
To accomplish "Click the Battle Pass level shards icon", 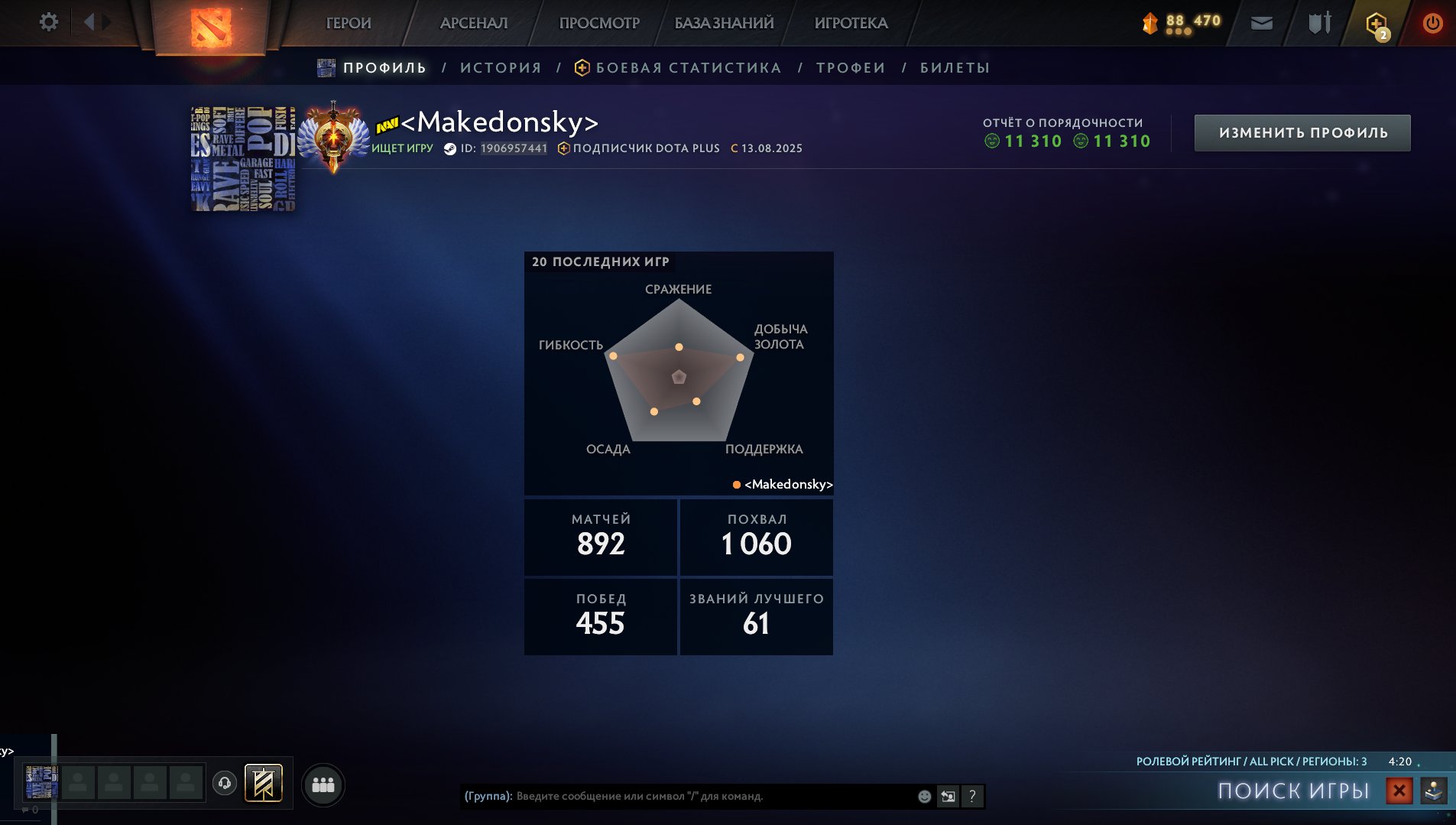I will (1150, 22).
